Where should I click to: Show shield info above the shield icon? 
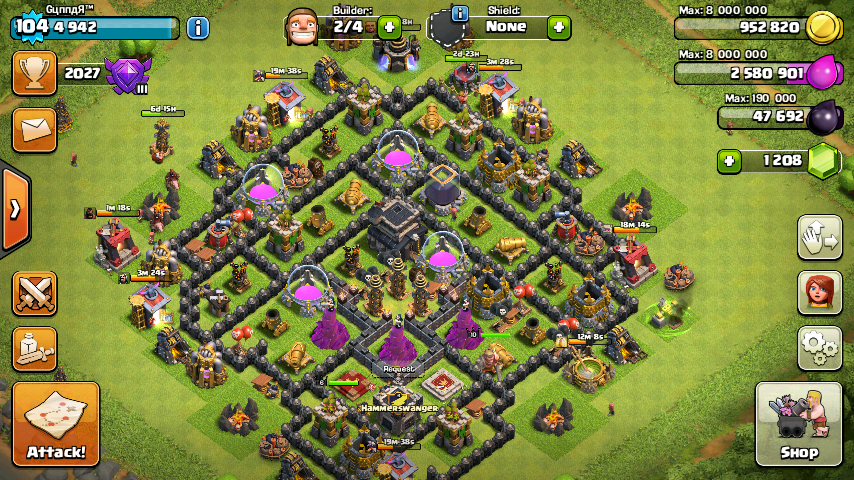click(460, 13)
